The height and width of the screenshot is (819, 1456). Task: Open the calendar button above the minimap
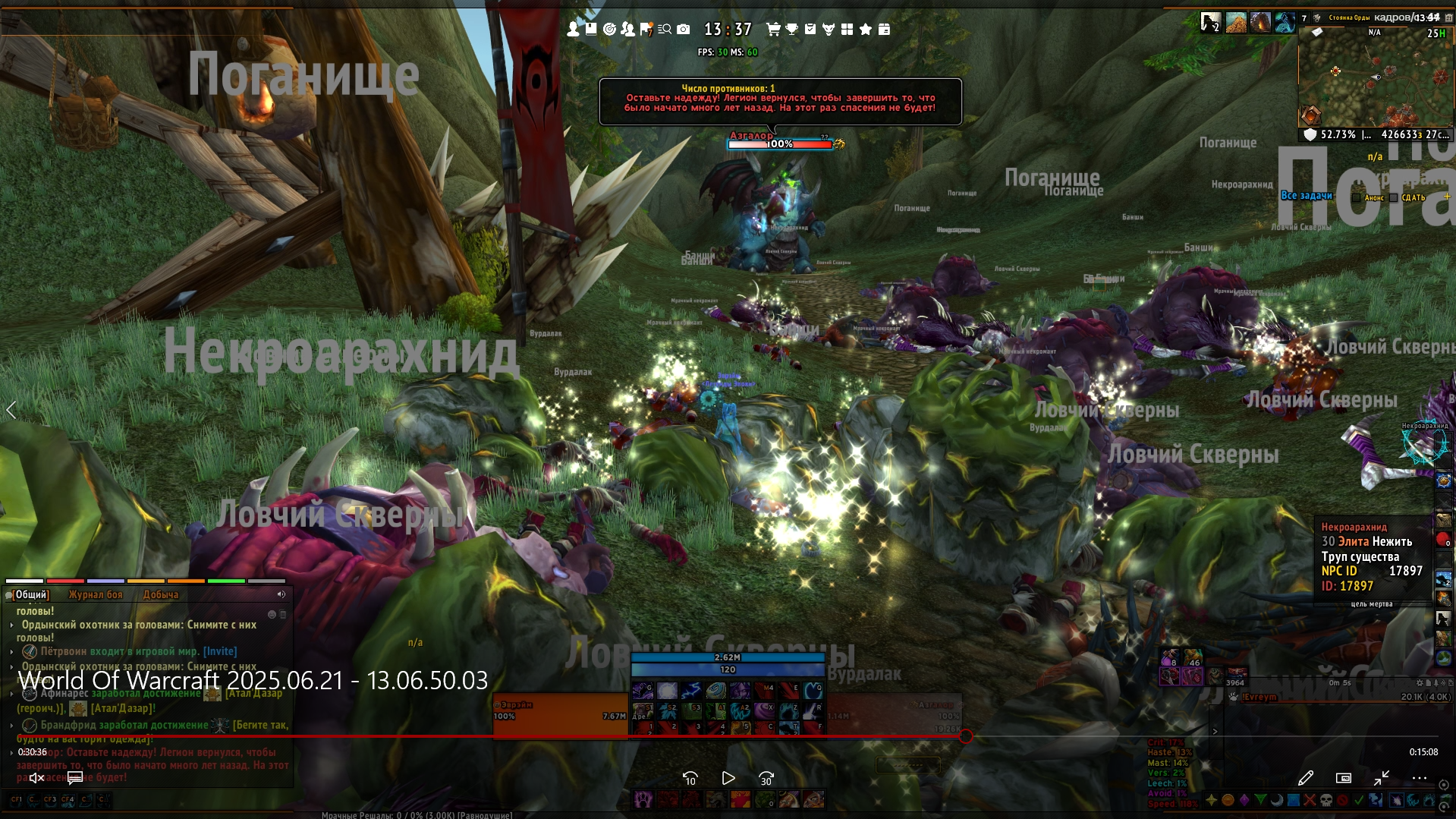pyautogui.click(x=1448, y=17)
